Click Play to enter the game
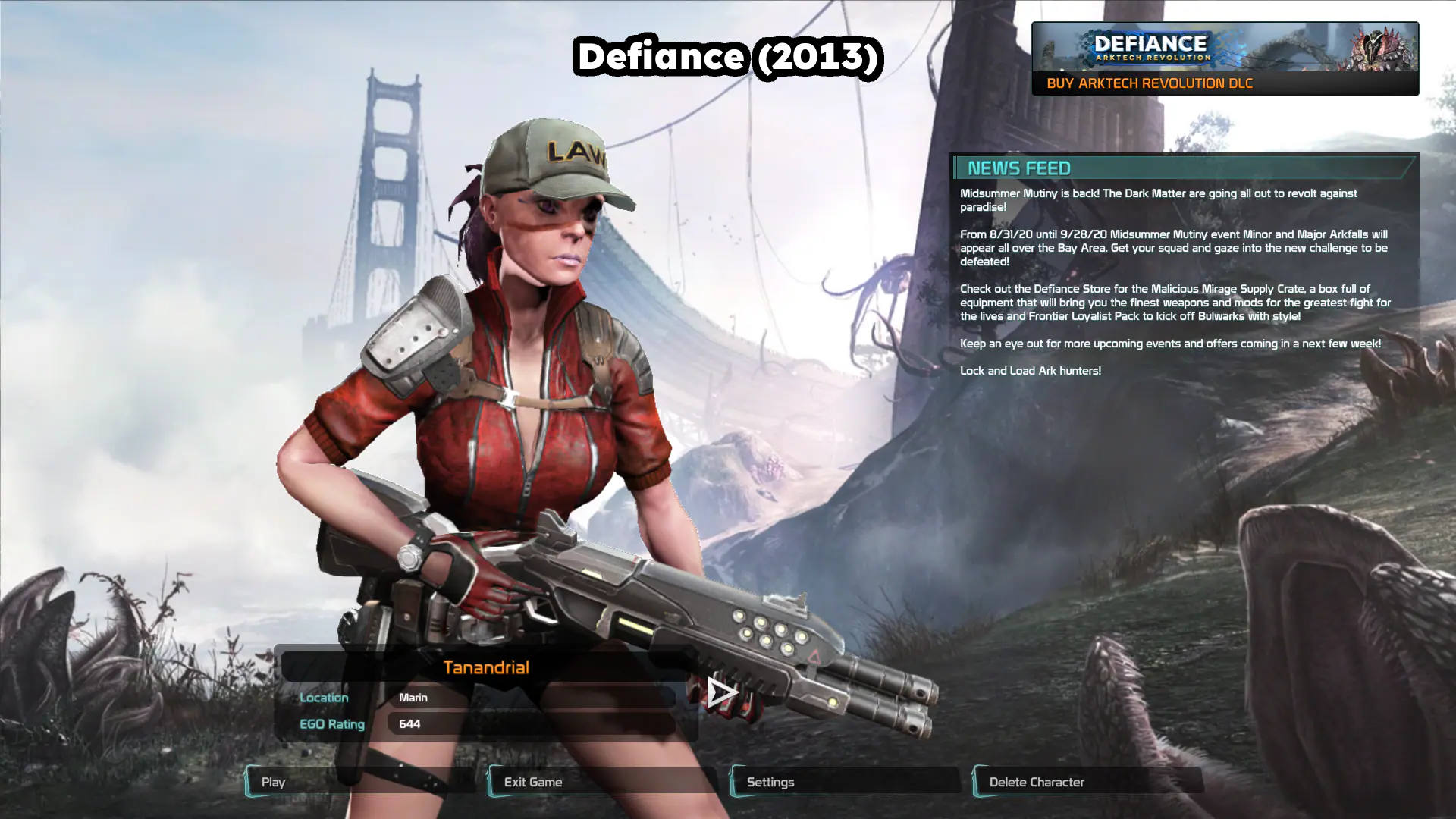This screenshot has height=819, width=1456. coord(360,782)
